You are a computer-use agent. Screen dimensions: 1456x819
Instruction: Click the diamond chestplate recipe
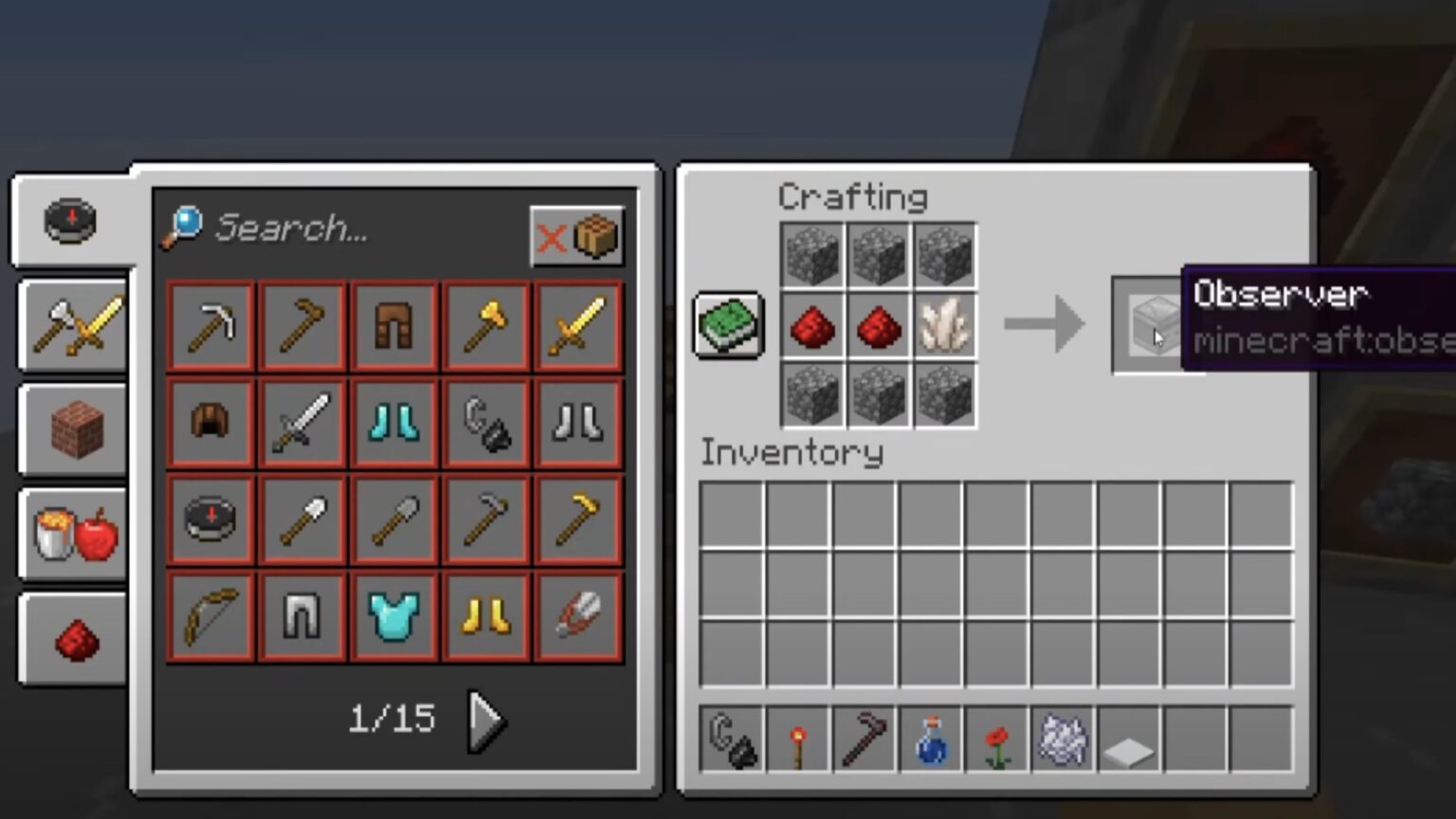[x=394, y=616]
